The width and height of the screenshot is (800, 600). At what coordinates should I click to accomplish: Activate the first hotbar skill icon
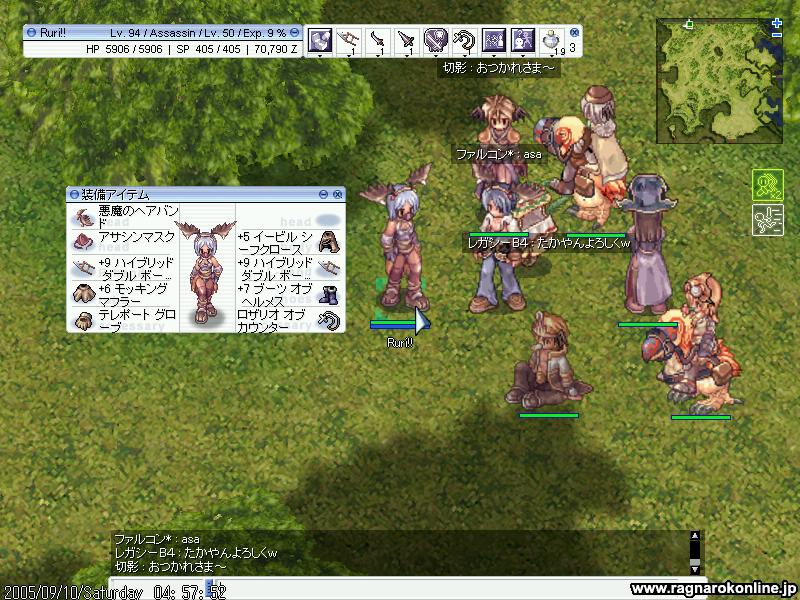coord(320,40)
